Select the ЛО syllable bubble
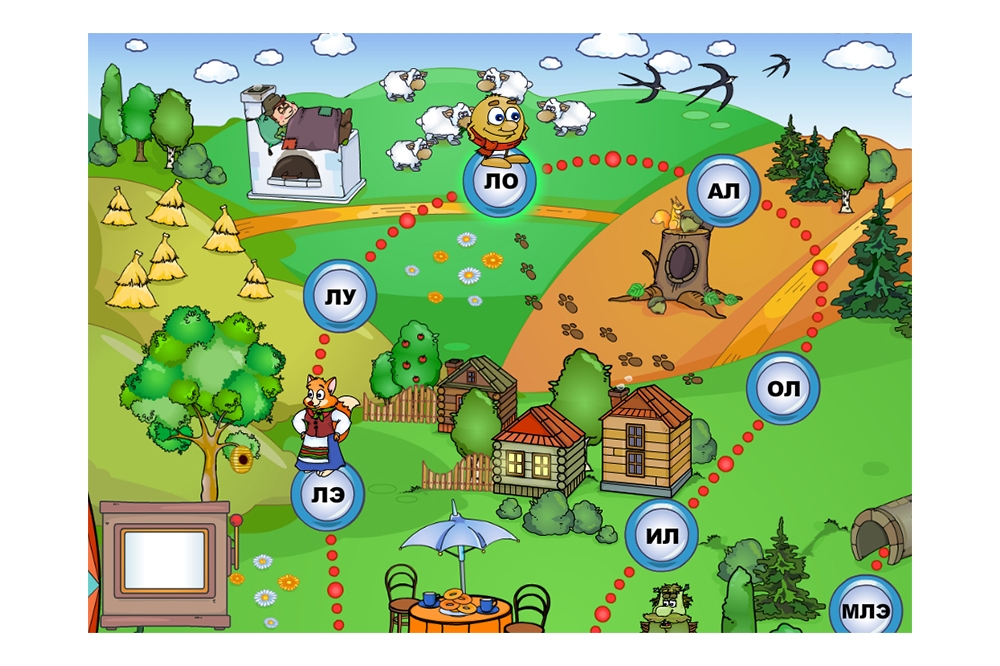Viewport: 1000px width, 666px height. tap(500, 182)
